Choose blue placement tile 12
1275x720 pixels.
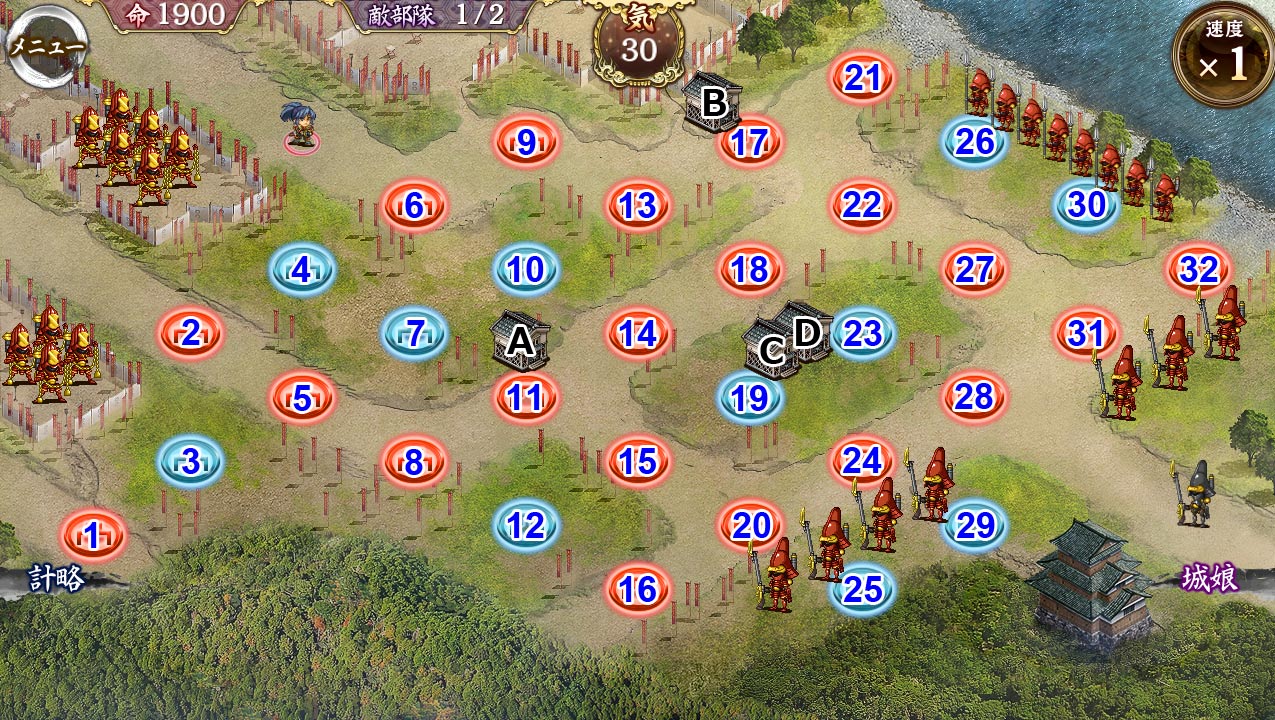(526, 525)
